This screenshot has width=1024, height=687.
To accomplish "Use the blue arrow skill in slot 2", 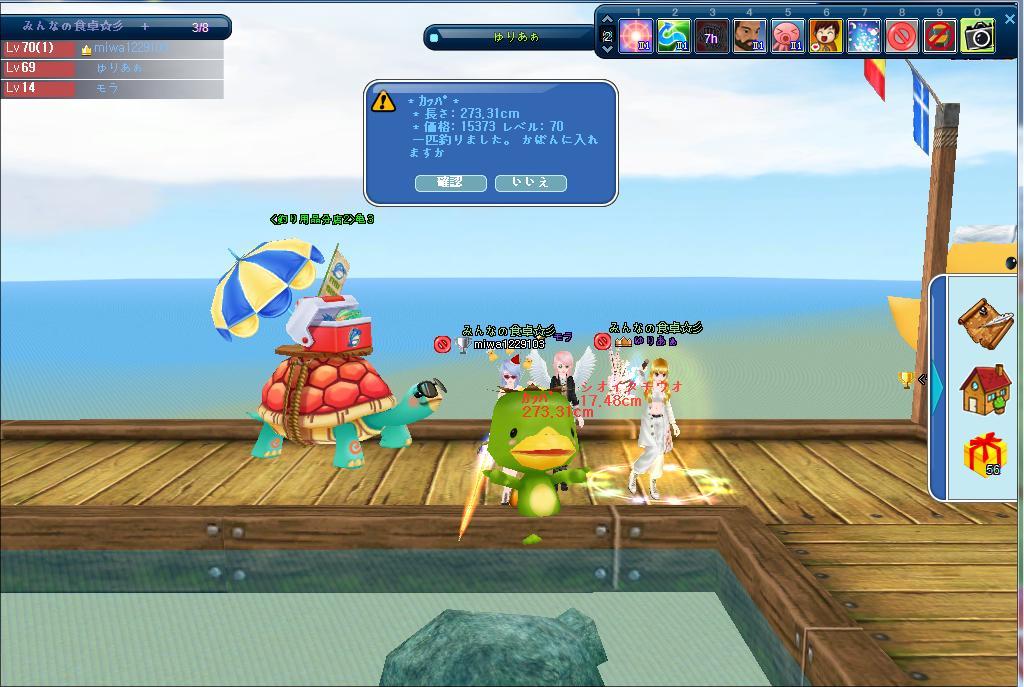I will click(674, 37).
